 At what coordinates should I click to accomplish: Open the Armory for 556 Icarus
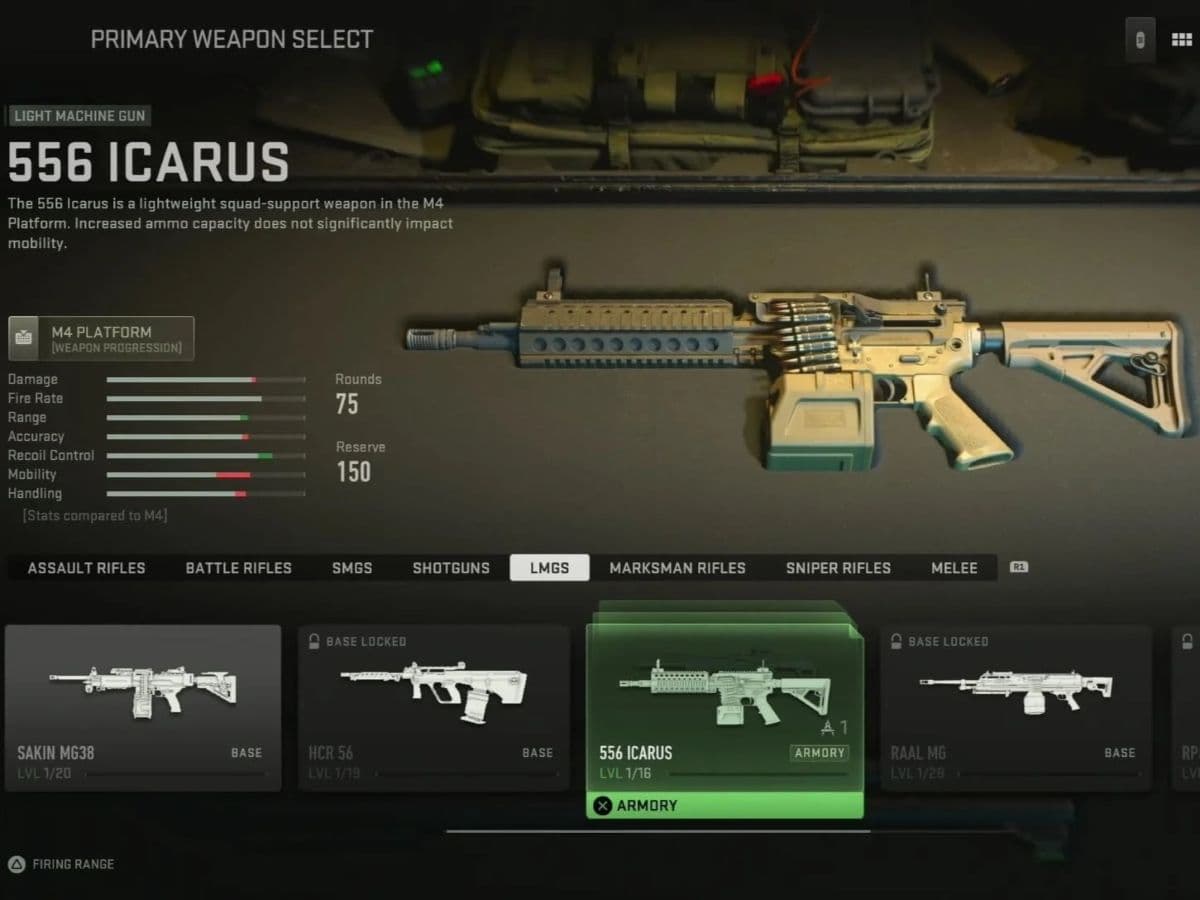(x=724, y=806)
